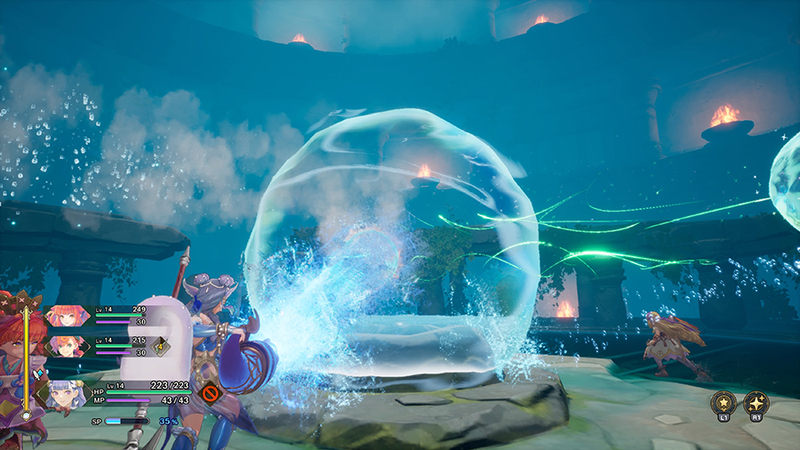Activate the sparkle class strike icon
Image resolution: width=800 pixels, height=450 pixels.
[755, 403]
